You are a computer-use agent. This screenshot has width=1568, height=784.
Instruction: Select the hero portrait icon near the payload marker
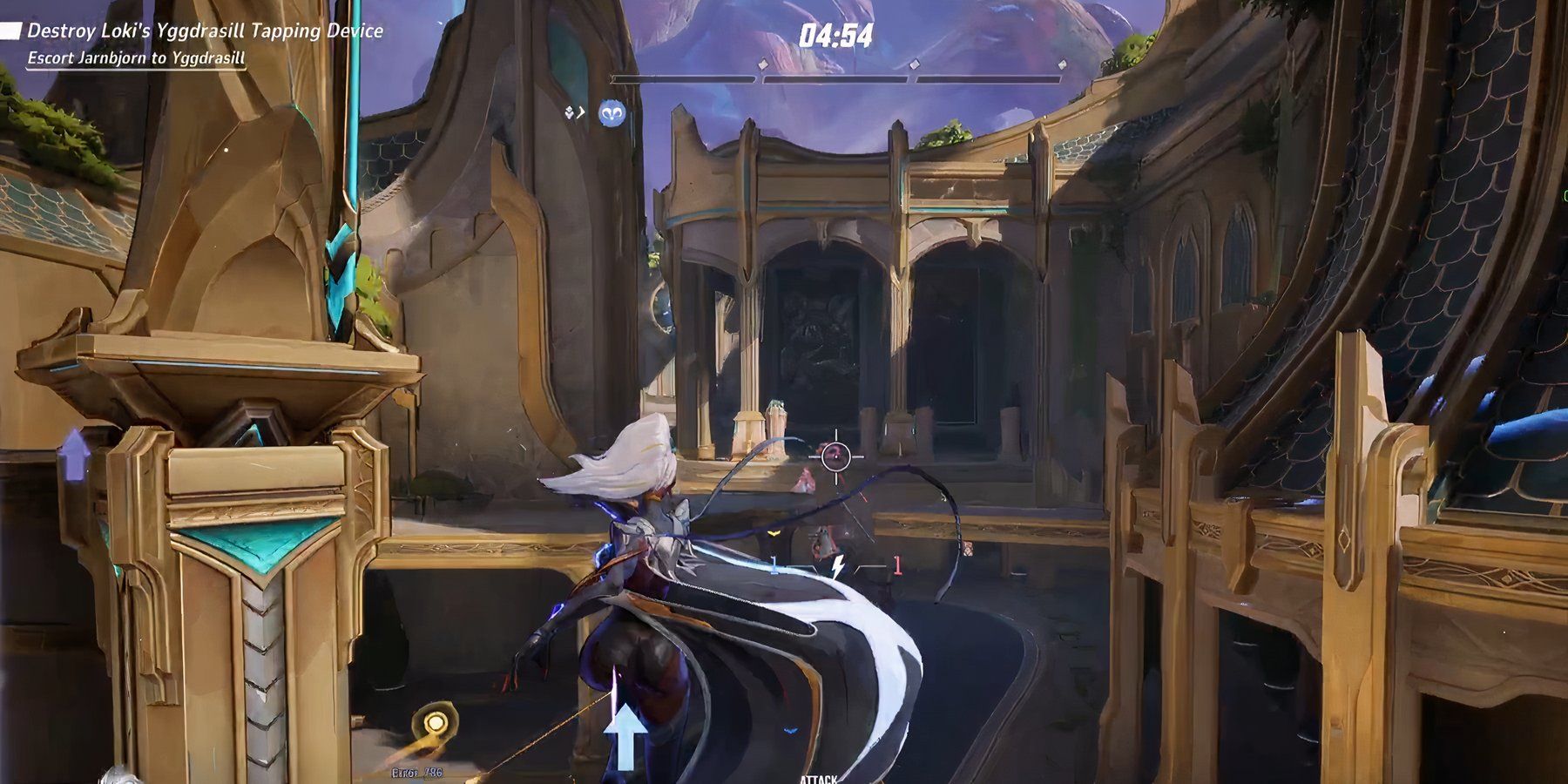coord(612,112)
